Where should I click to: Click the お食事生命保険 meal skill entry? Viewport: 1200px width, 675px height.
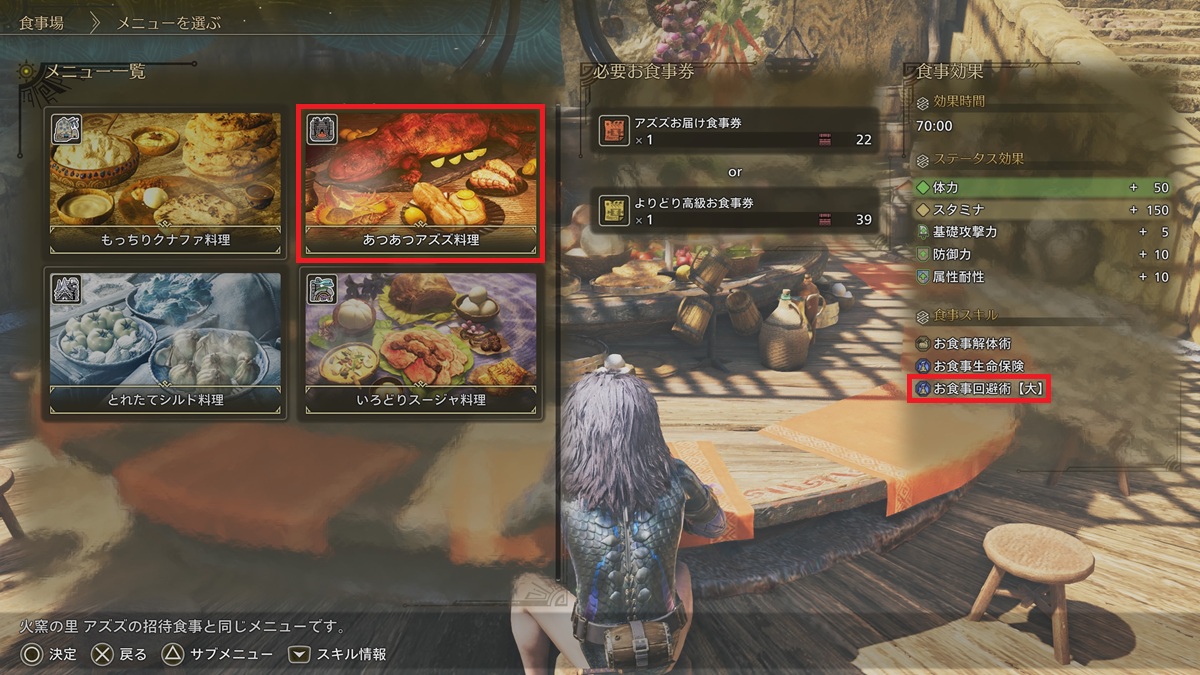[x=977, y=366]
